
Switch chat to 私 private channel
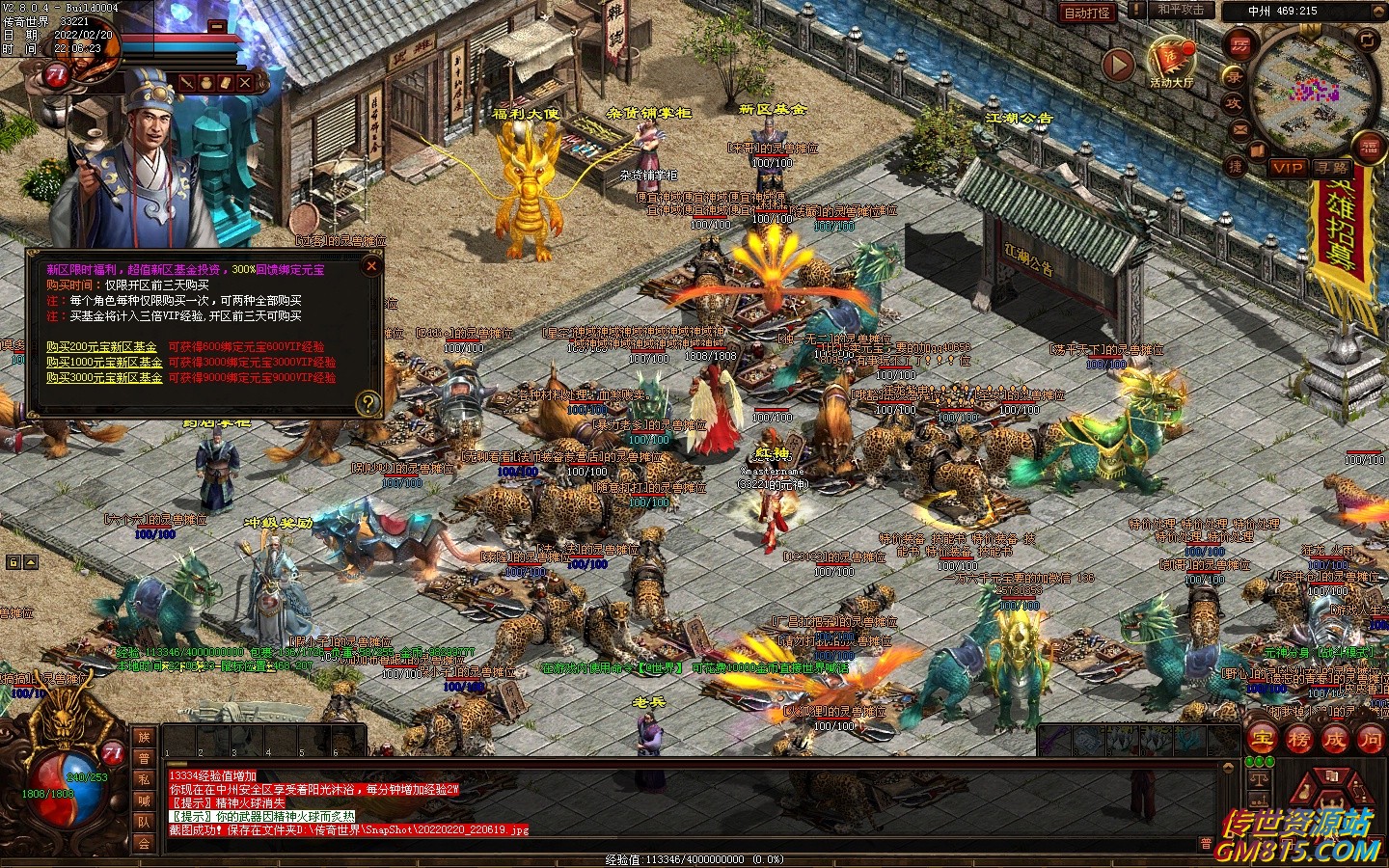(x=144, y=778)
